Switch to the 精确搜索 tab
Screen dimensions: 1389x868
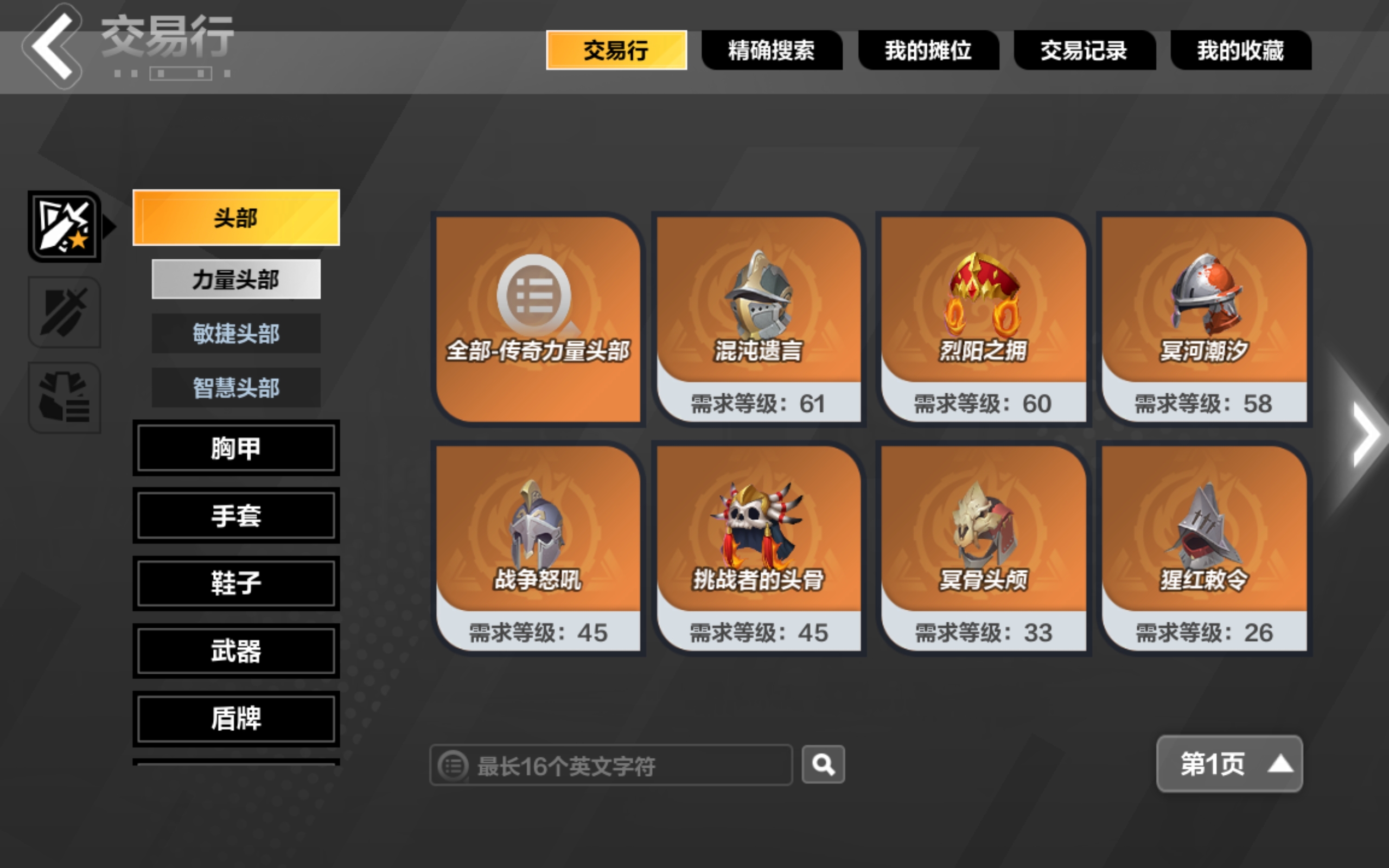pos(772,50)
